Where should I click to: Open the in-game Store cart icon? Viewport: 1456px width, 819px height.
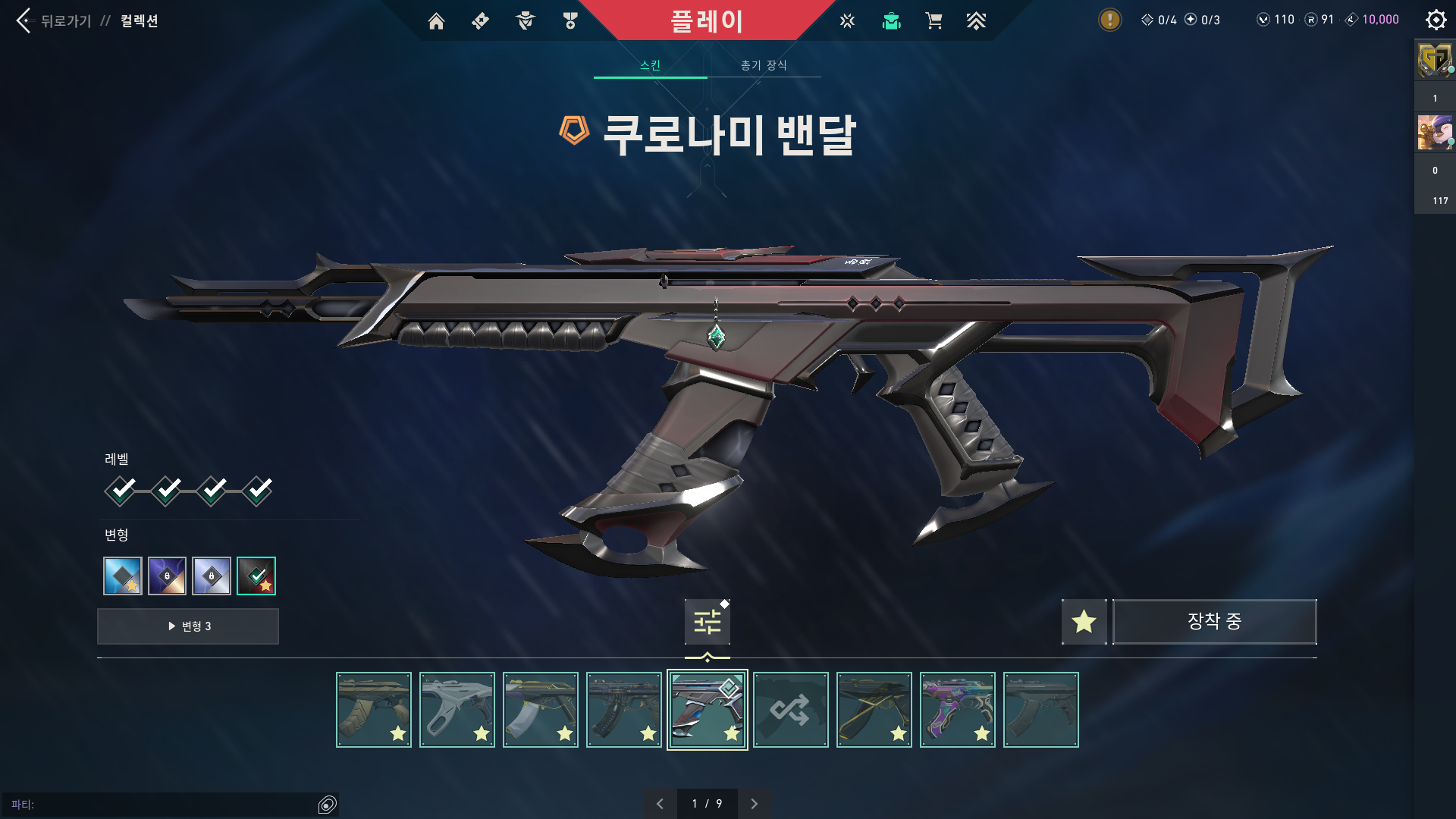[x=934, y=21]
